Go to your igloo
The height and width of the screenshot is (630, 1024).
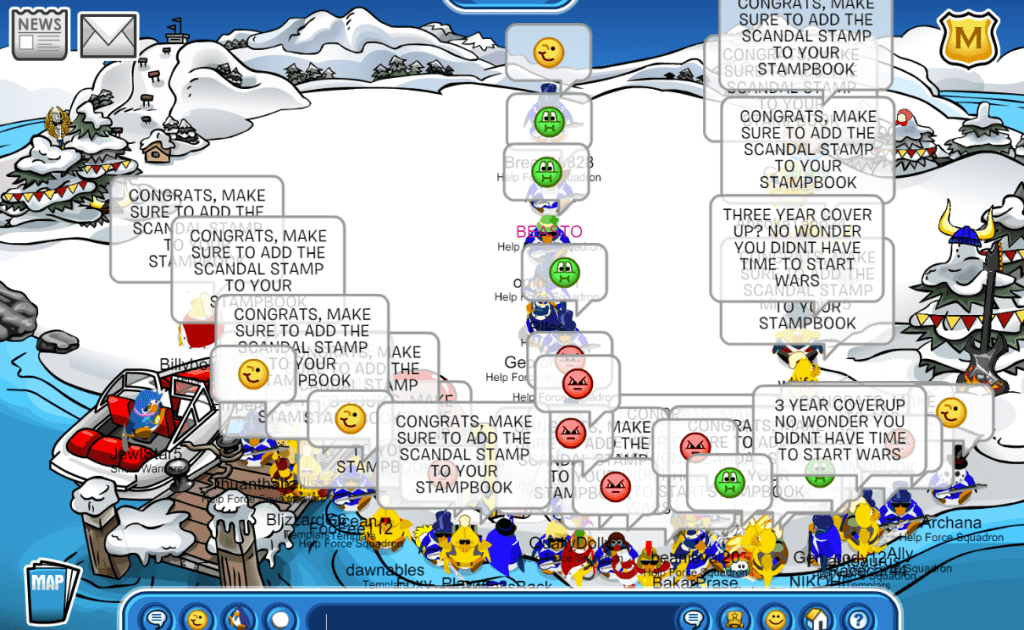815,618
